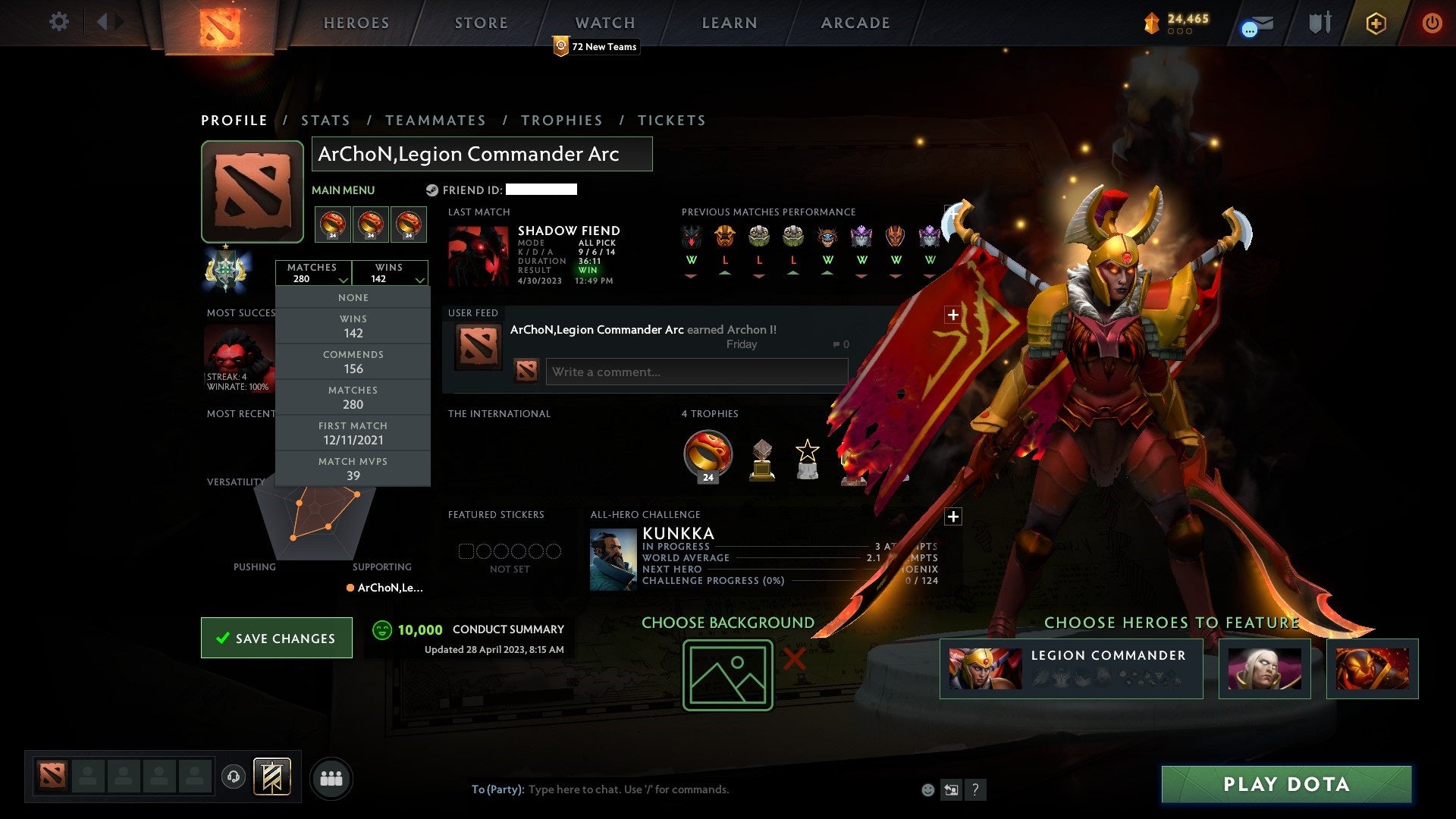Image resolution: width=1456 pixels, height=819 pixels.
Task: Click inside the Write a comment field
Action: 696,372
